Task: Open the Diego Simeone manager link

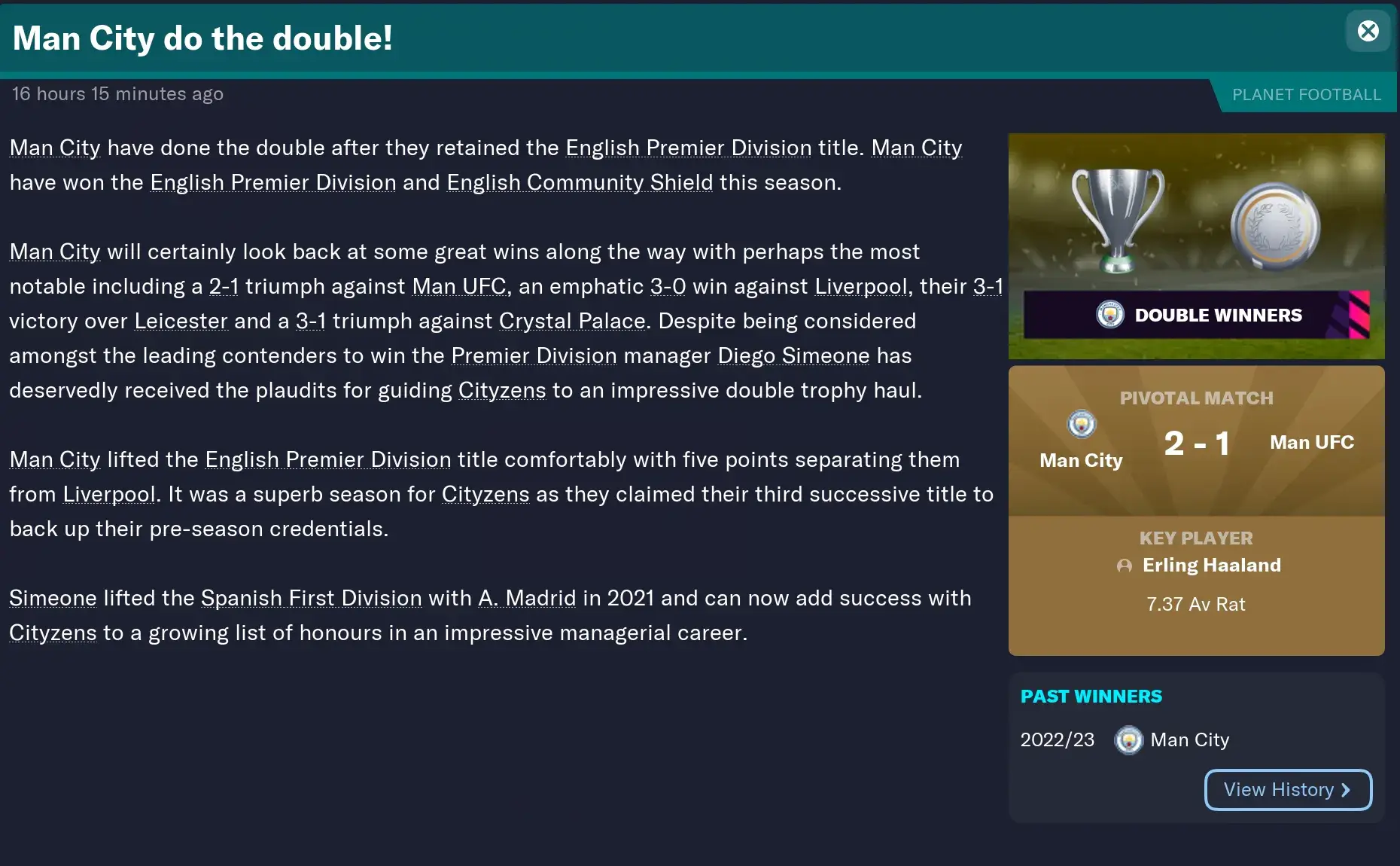Action: [x=793, y=355]
